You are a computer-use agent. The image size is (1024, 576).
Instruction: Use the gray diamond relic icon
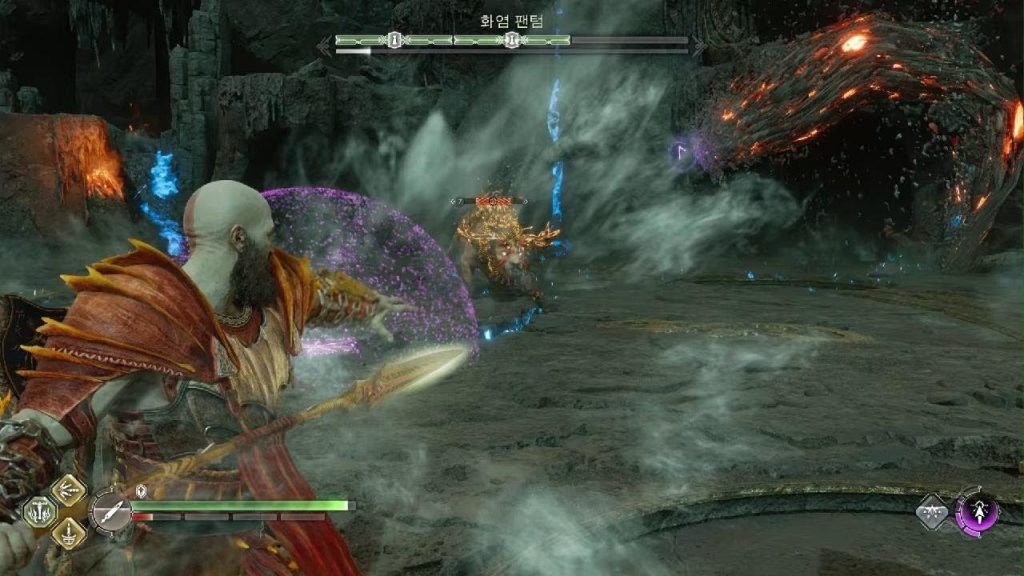[932, 512]
